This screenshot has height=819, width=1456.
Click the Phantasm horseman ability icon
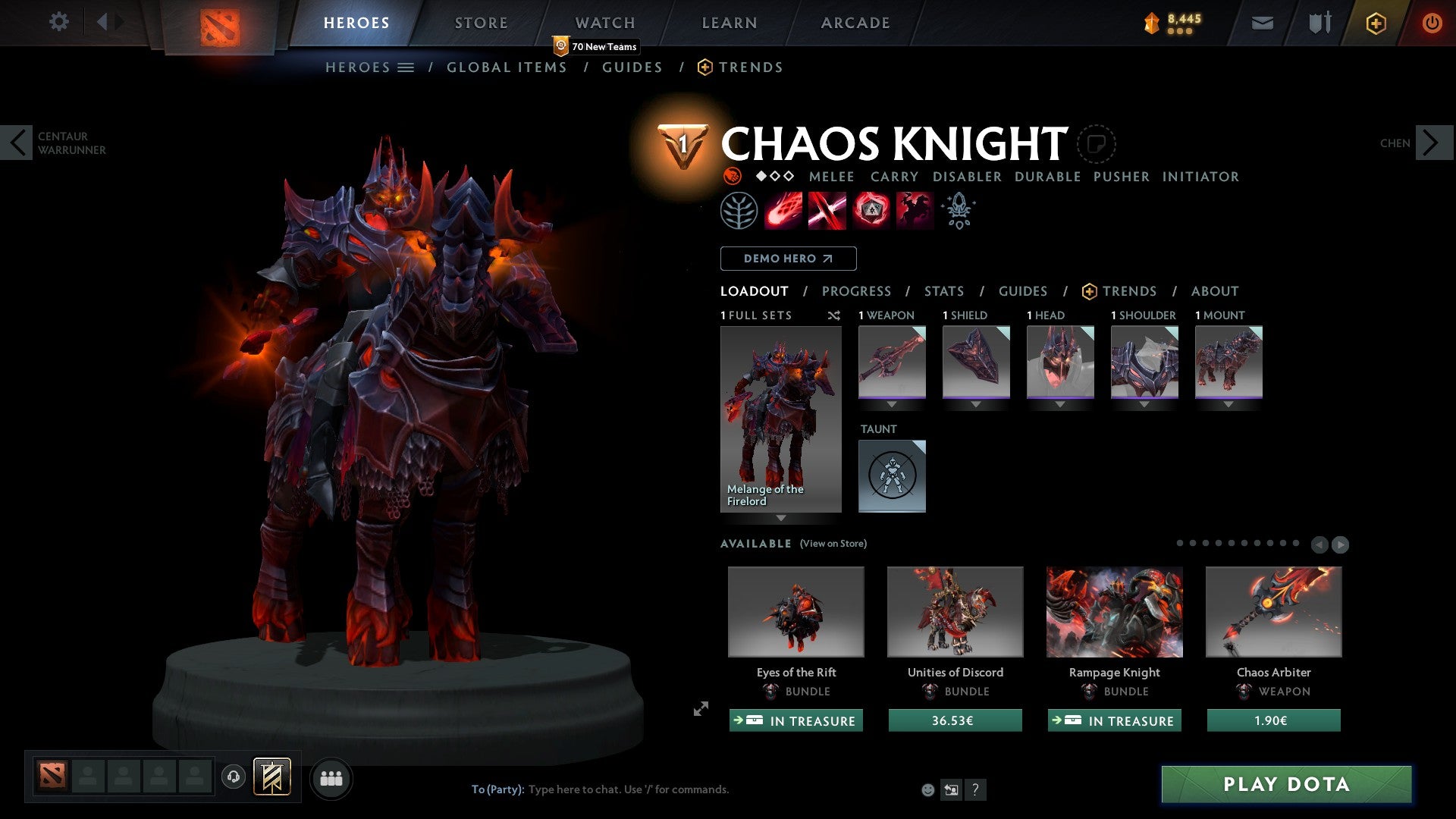(x=912, y=210)
